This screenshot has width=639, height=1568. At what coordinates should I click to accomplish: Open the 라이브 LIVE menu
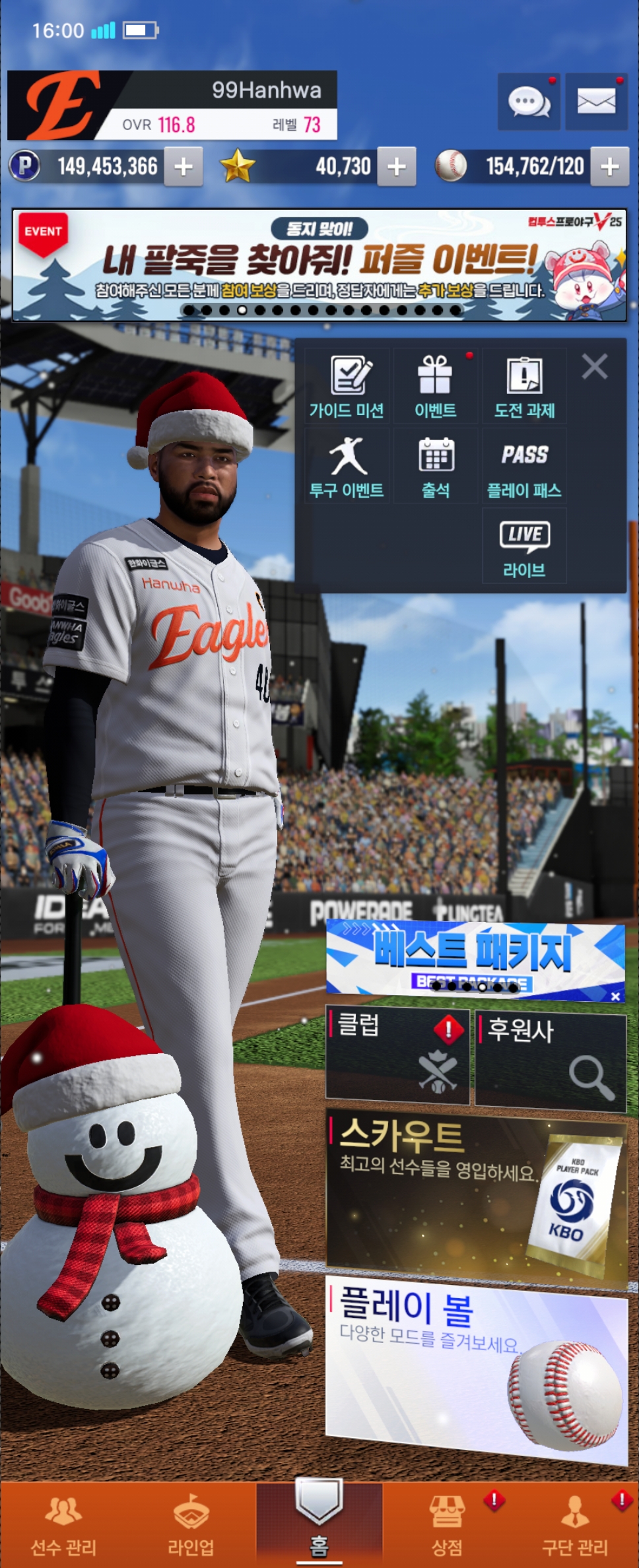(524, 546)
